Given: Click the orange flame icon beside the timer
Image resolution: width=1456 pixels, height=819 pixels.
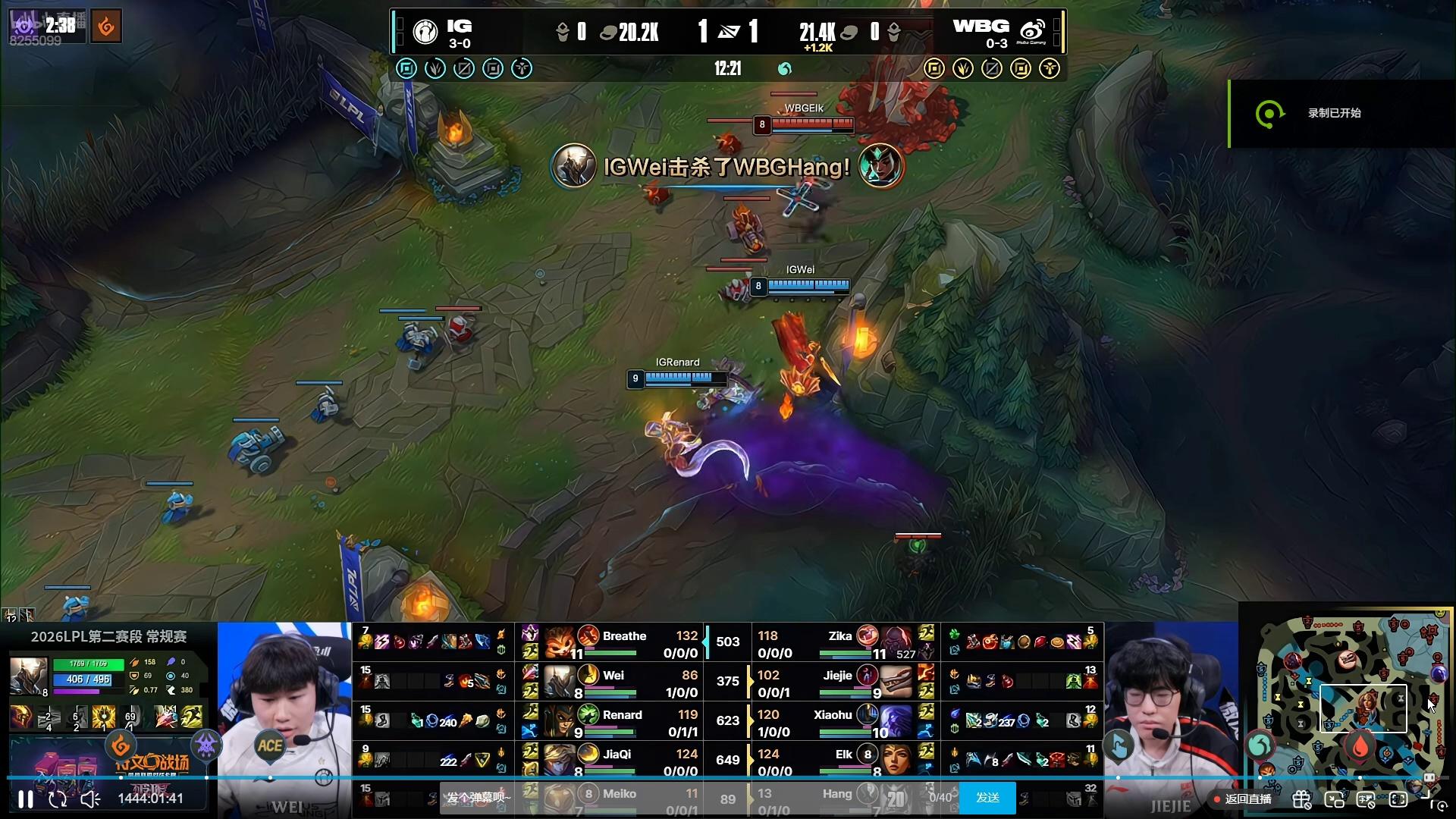Looking at the screenshot, I should click(x=106, y=27).
